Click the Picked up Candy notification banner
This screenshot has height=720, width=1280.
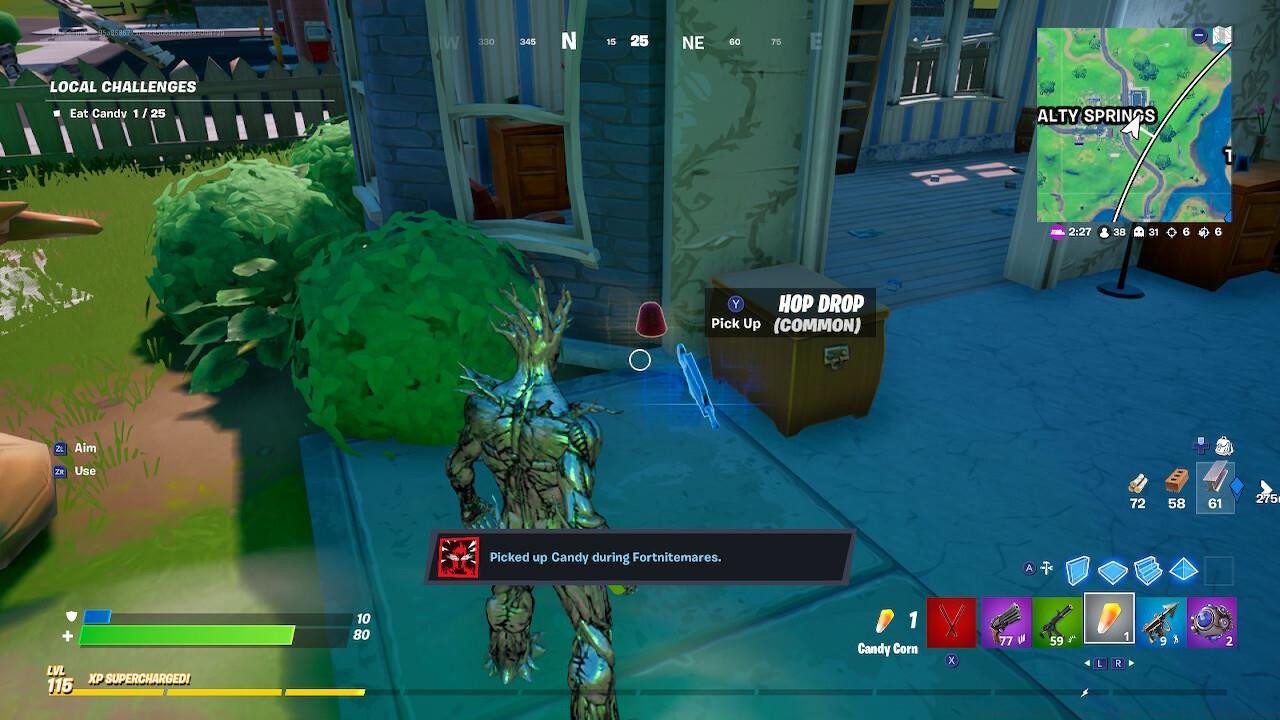(x=640, y=557)
